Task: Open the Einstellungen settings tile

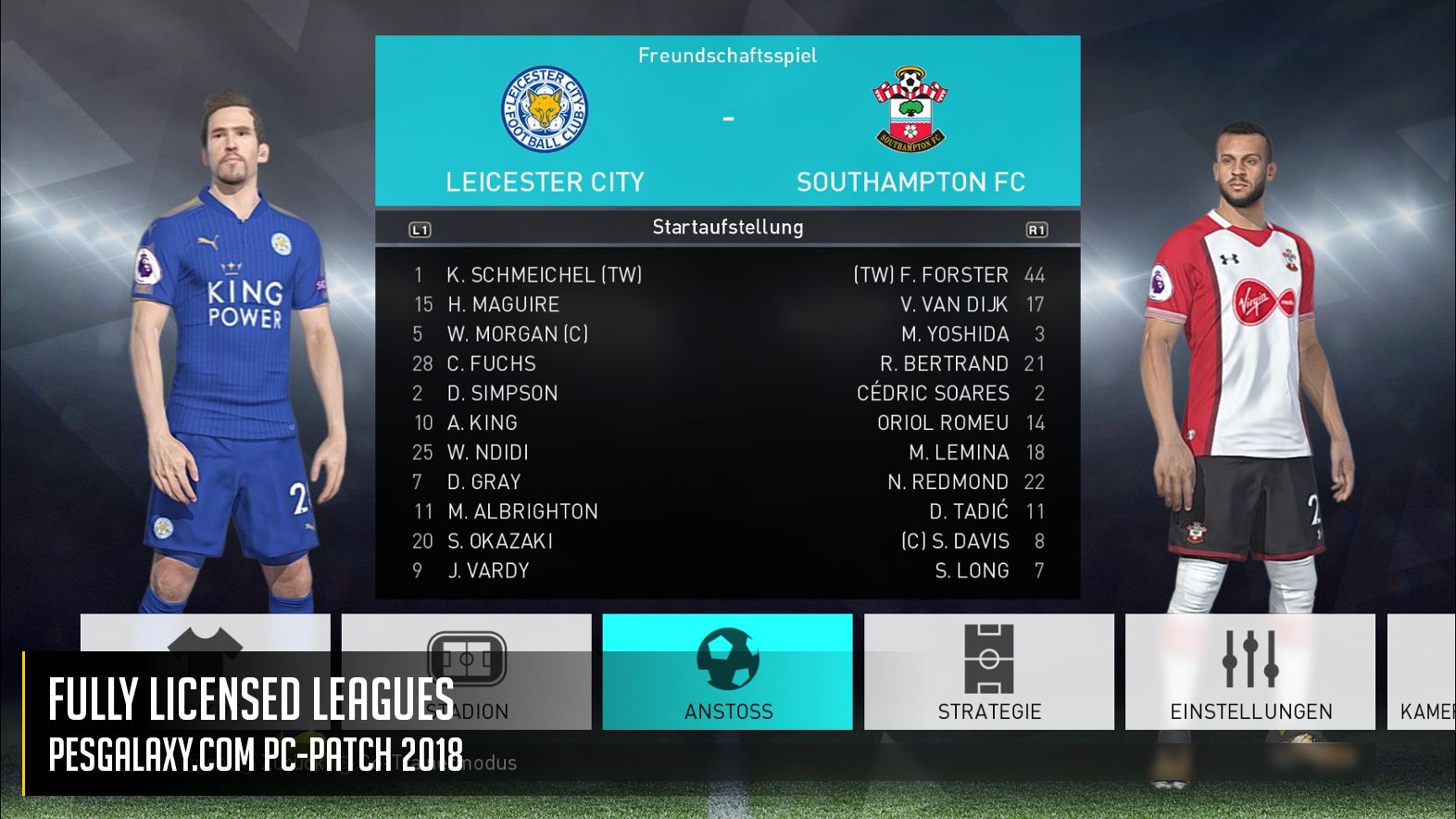Action: click(x=1249, y=672)
